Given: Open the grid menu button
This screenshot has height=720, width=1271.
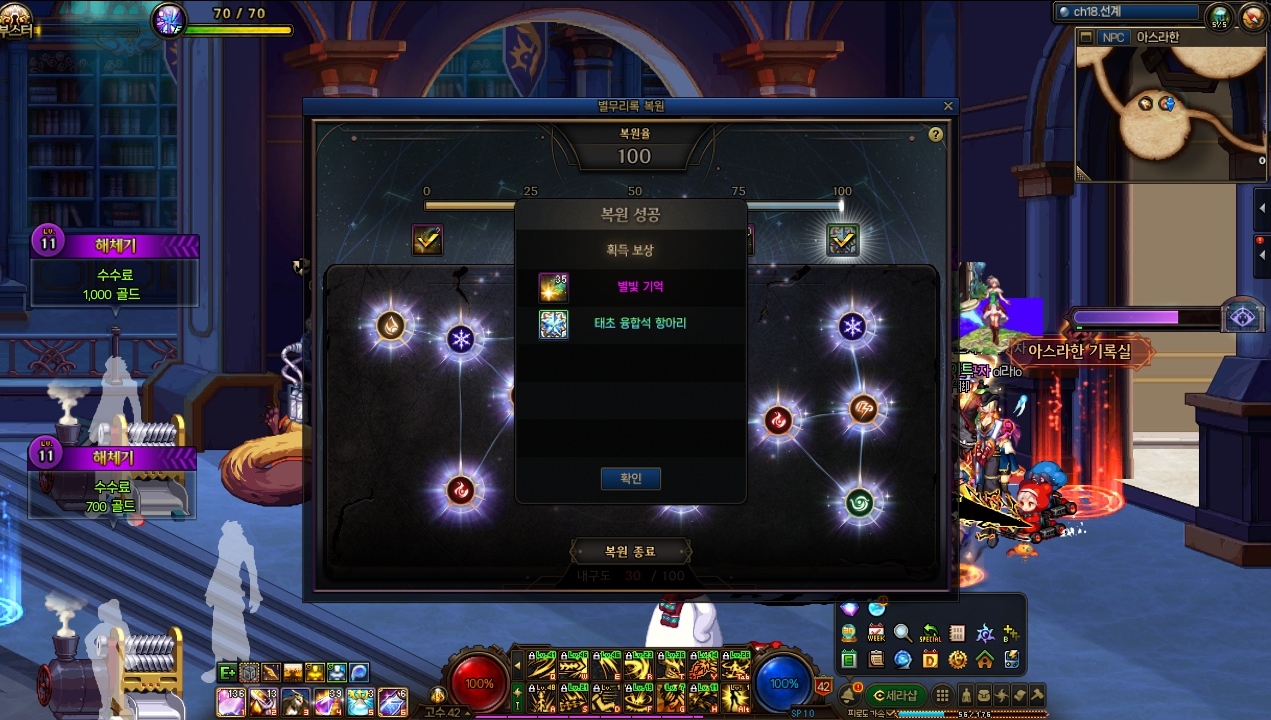Looking at the screenshot, I should pyautogui.click(x=942, y=695).
